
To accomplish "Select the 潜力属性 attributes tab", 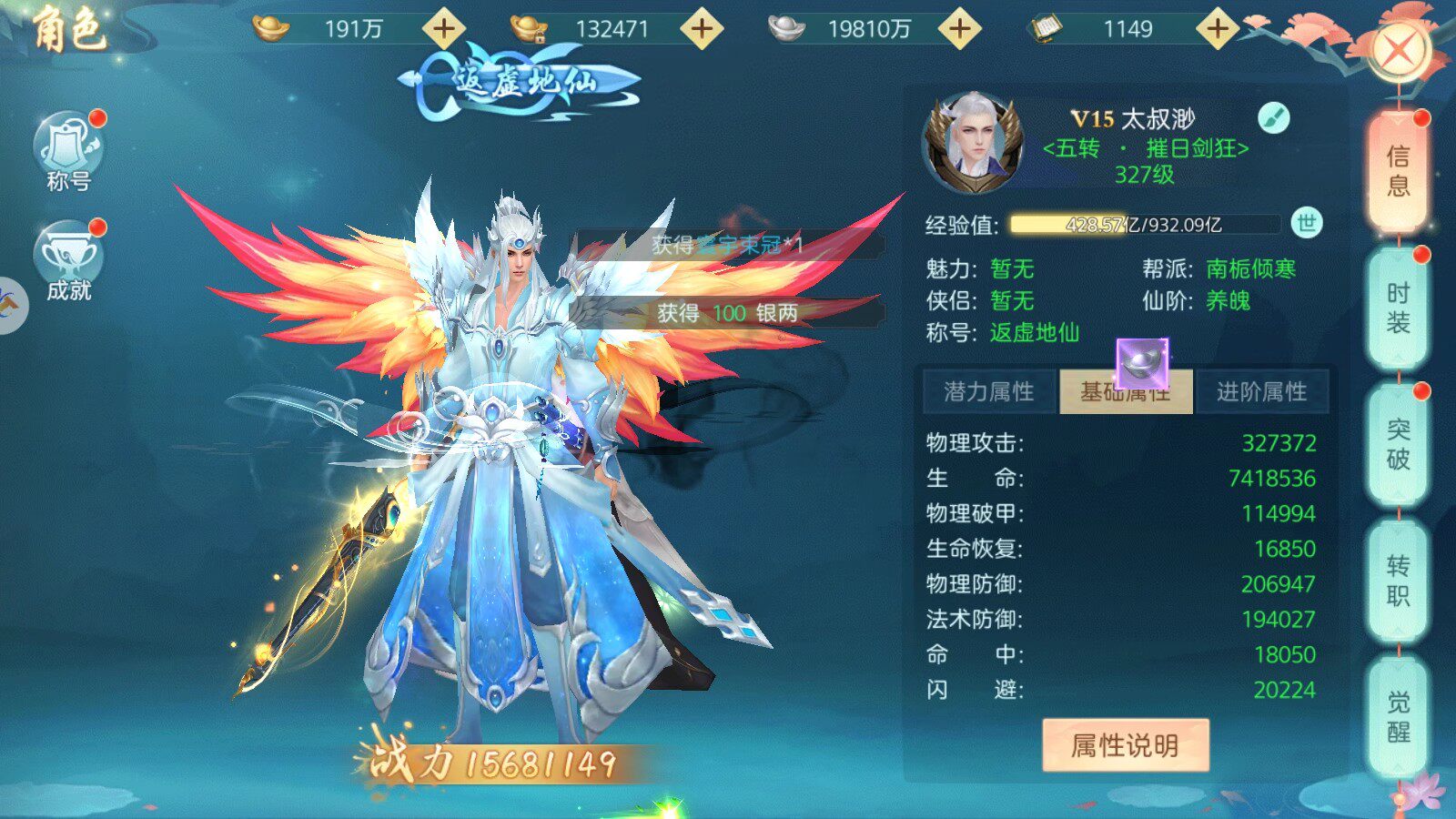I will tap(989, 392).
